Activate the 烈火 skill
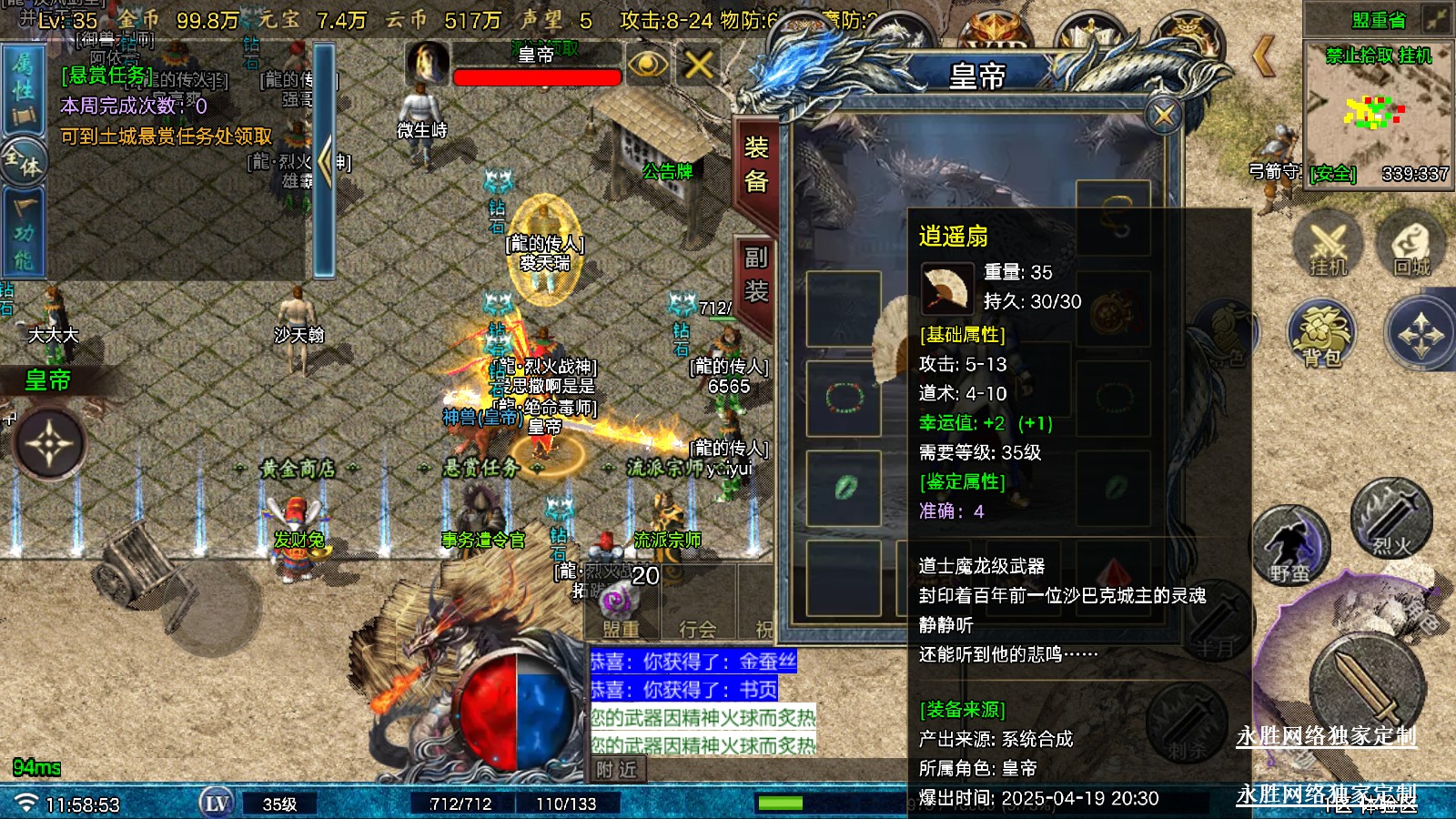Image resolution: width=1456 pixels, height=819 pixels. [x=1390, y=520]
